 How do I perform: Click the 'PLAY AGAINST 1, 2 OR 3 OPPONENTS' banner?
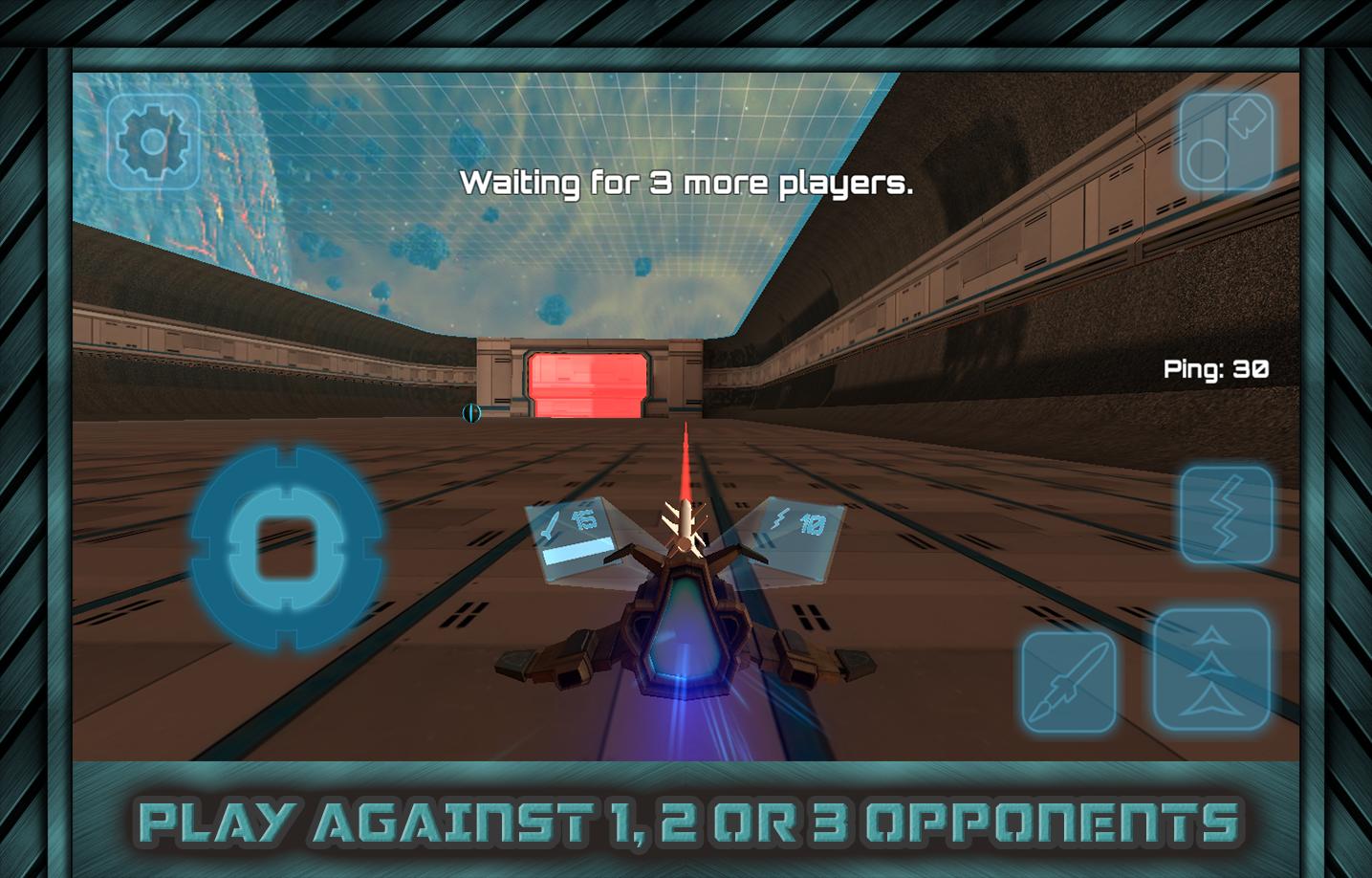point(686,821)
